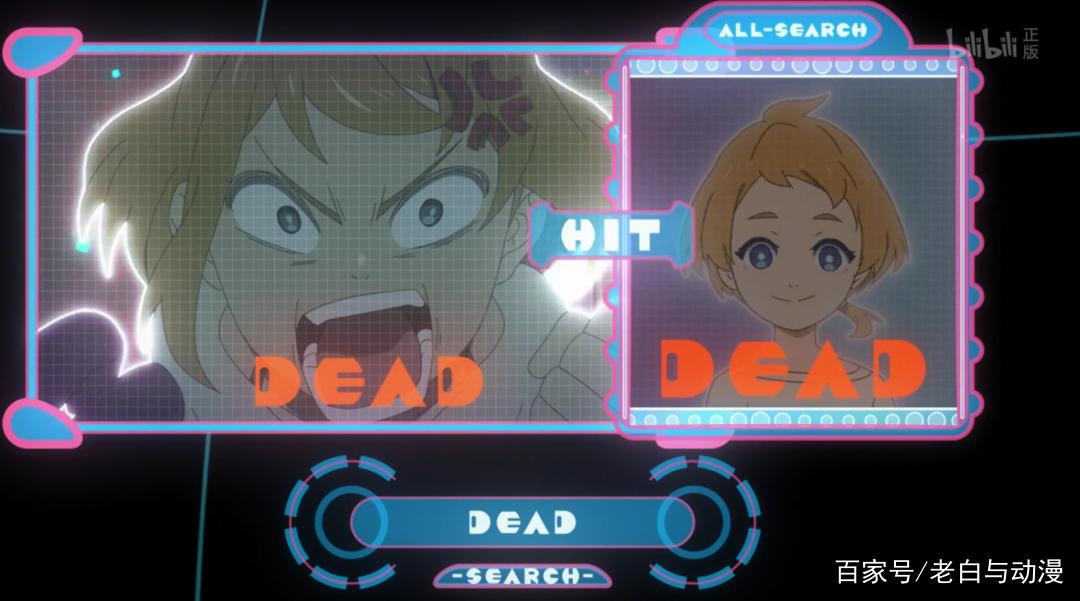Click the -SEARCH- button
The image size is (1080, 601).
522,576
